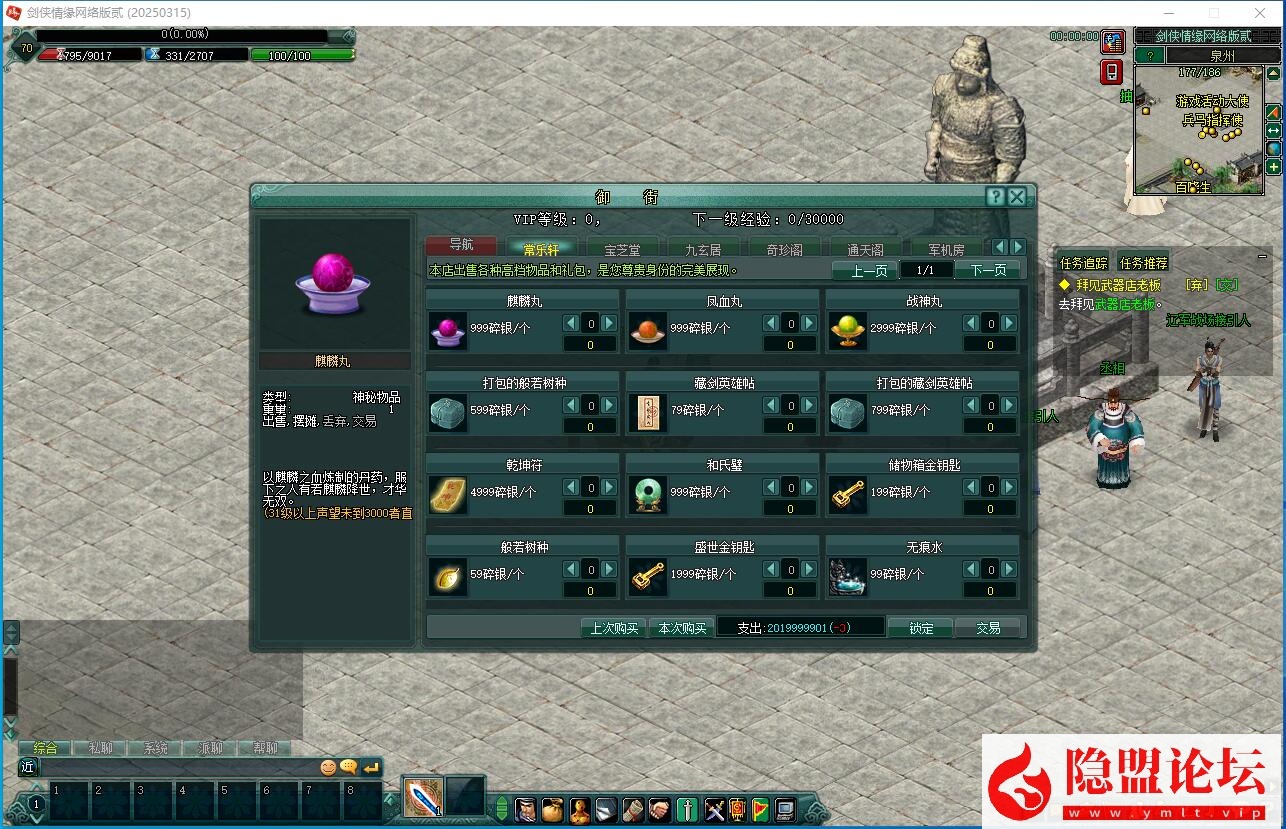Click the 锁定 lock button
Screen dimensions: 1286x829
[920, 628]
